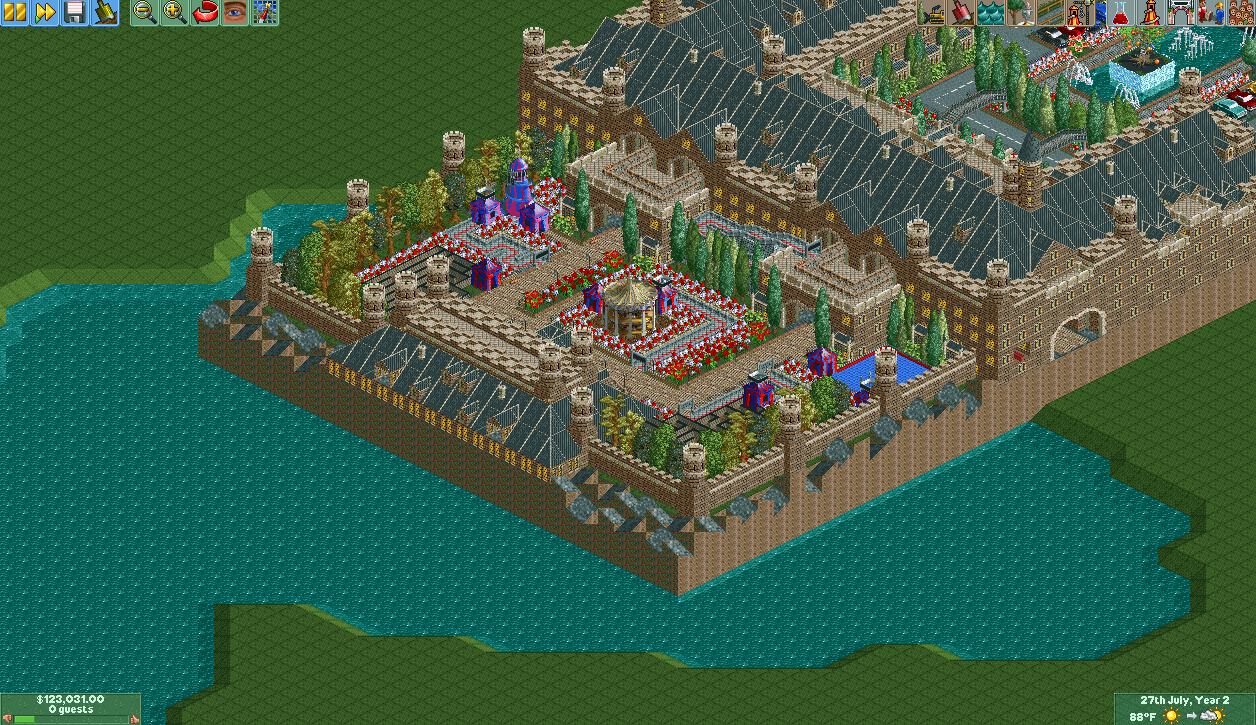Rotate the view with the red arrow

pyautogui.click(x=205, y=13)
